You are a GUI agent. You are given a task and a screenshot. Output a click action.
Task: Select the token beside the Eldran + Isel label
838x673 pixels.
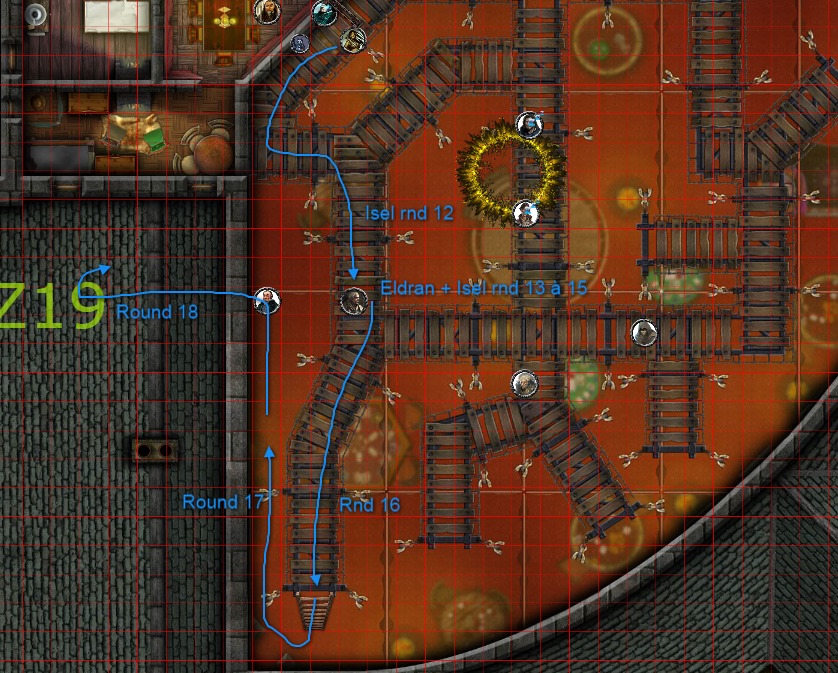(353, 300)
